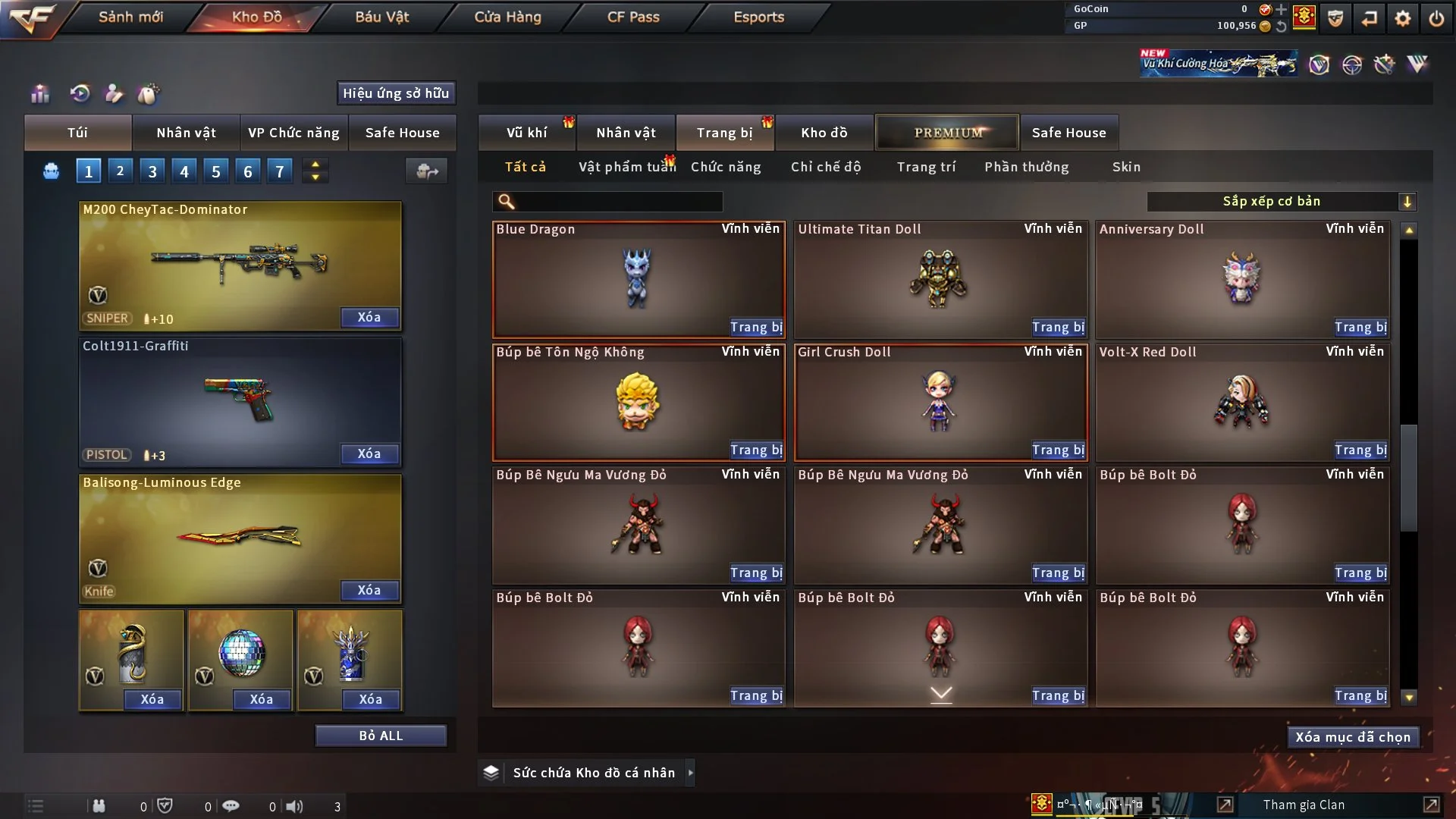Unequip everything with Bỏ ALL
Image resolution: width=1456 pixels, height=819 pixels.
tap(381, 736)
